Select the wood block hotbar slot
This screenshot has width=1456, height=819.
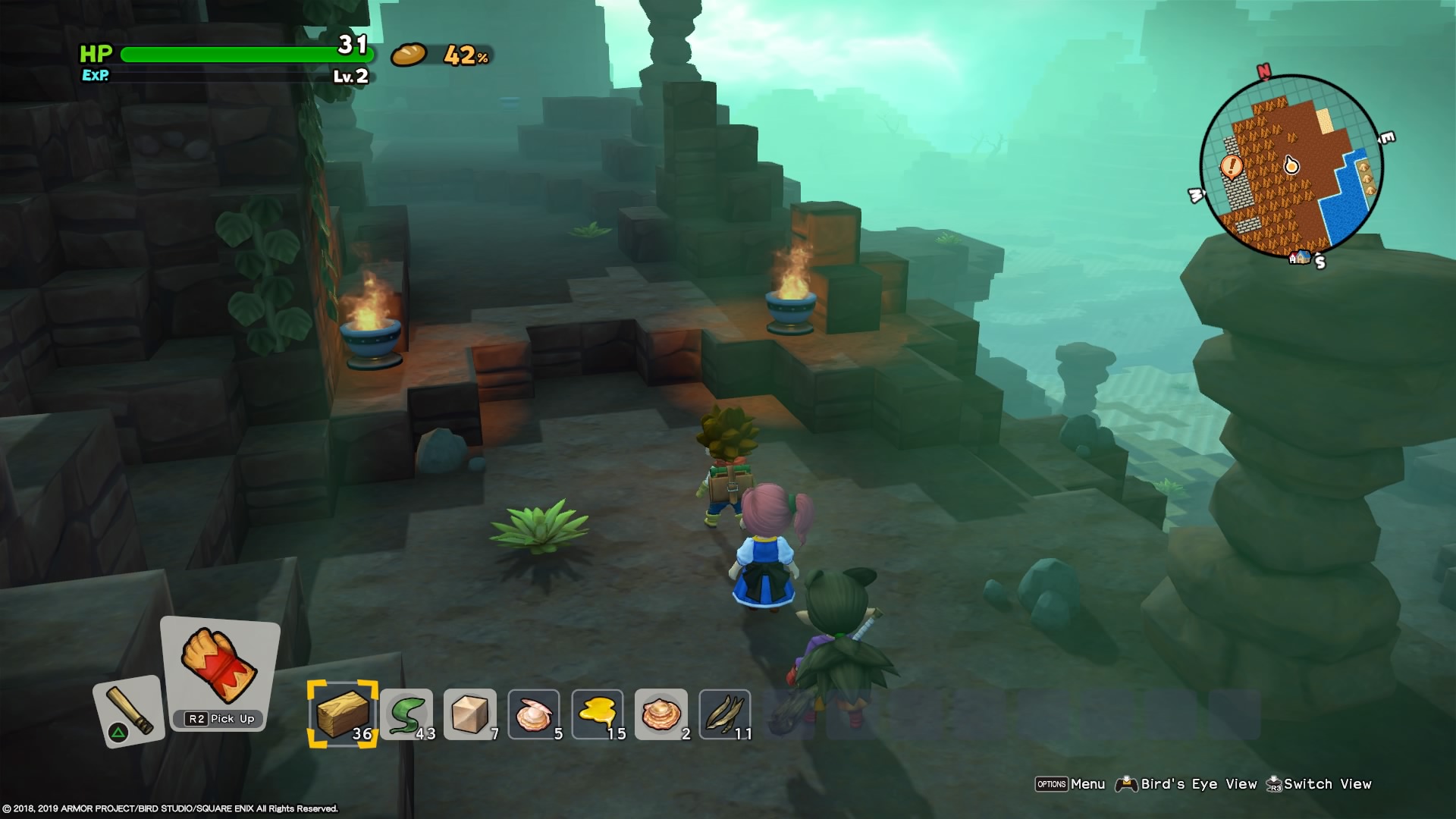pyautogui.click(x=342, y=714)
